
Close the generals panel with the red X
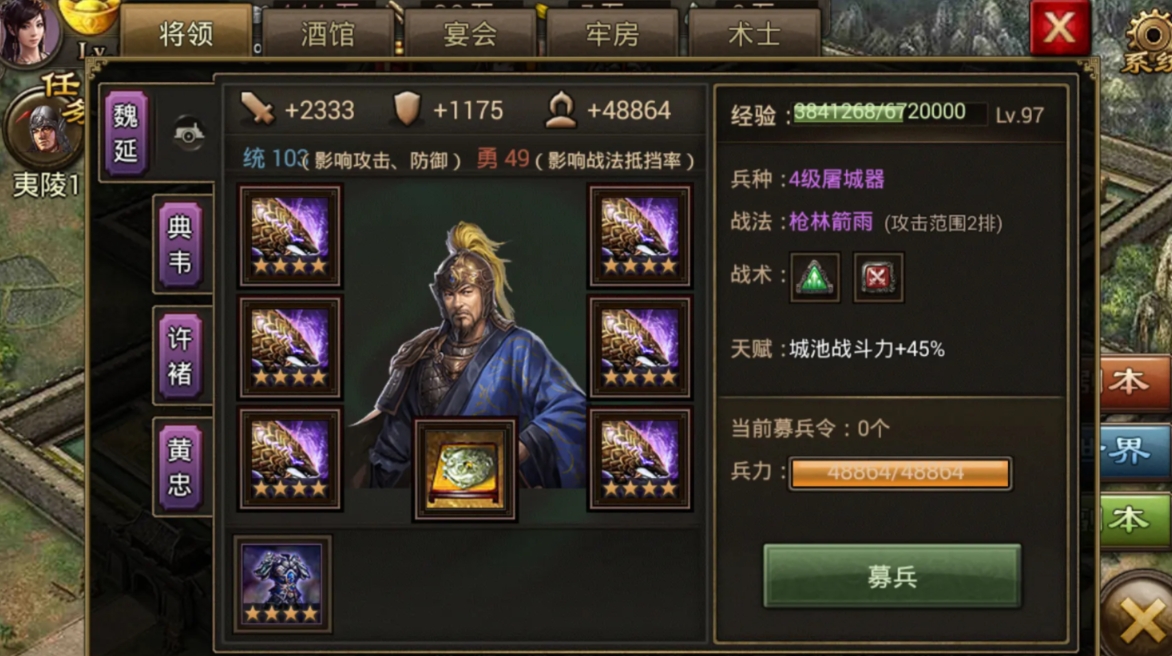[1060, 28]
